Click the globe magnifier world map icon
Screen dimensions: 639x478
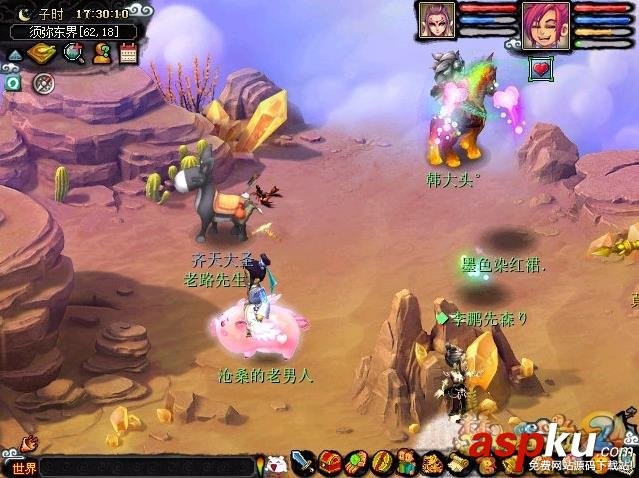click(x=73, y=54)
